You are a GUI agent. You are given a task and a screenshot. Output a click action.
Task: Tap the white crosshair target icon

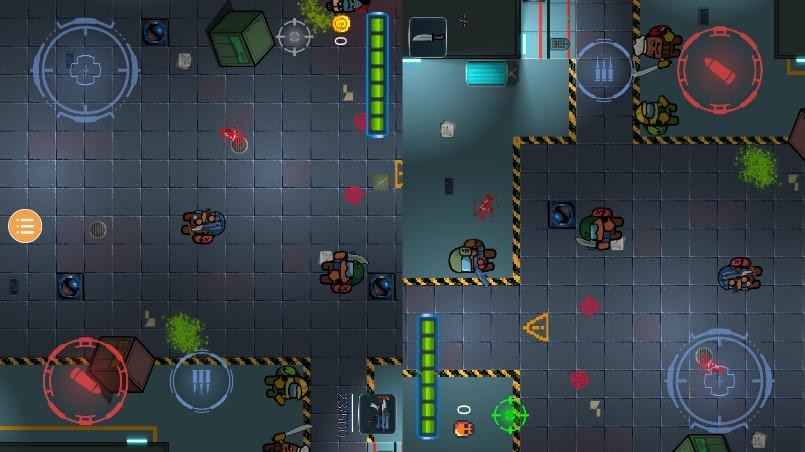pos(294,37)
